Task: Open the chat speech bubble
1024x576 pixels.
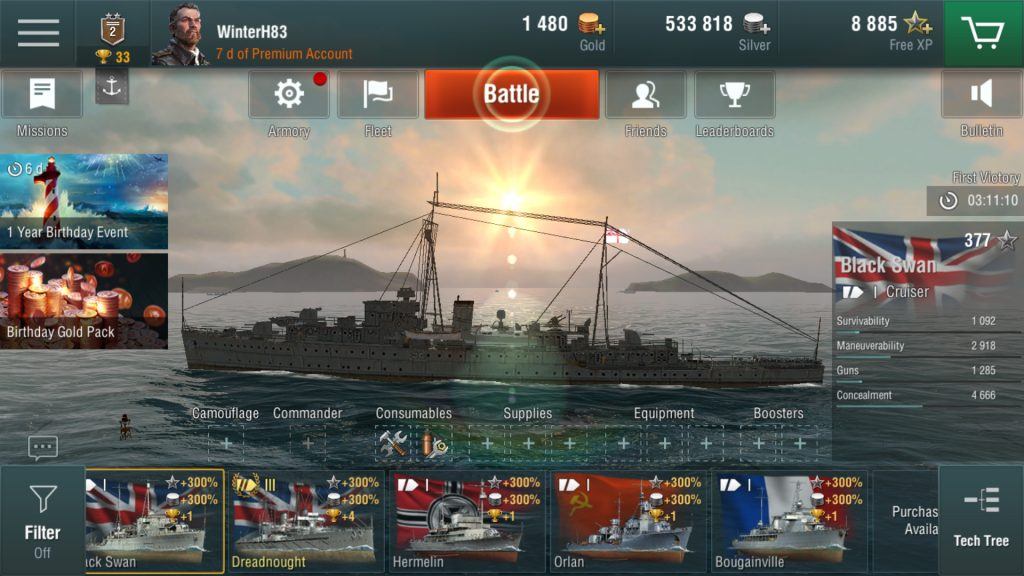Action: [x=43, y=448]
